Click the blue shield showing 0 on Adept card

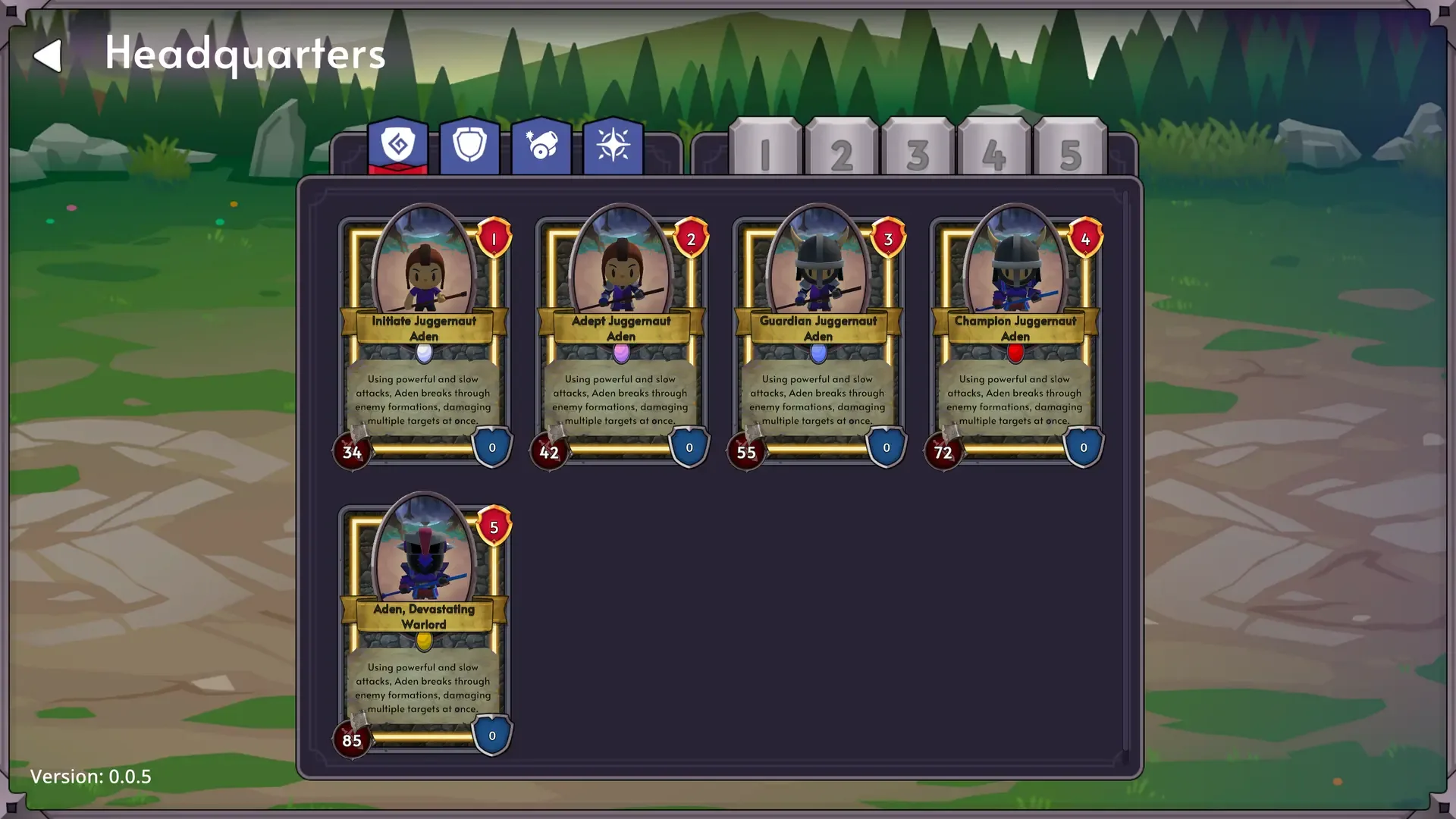(x=689, y=447)
